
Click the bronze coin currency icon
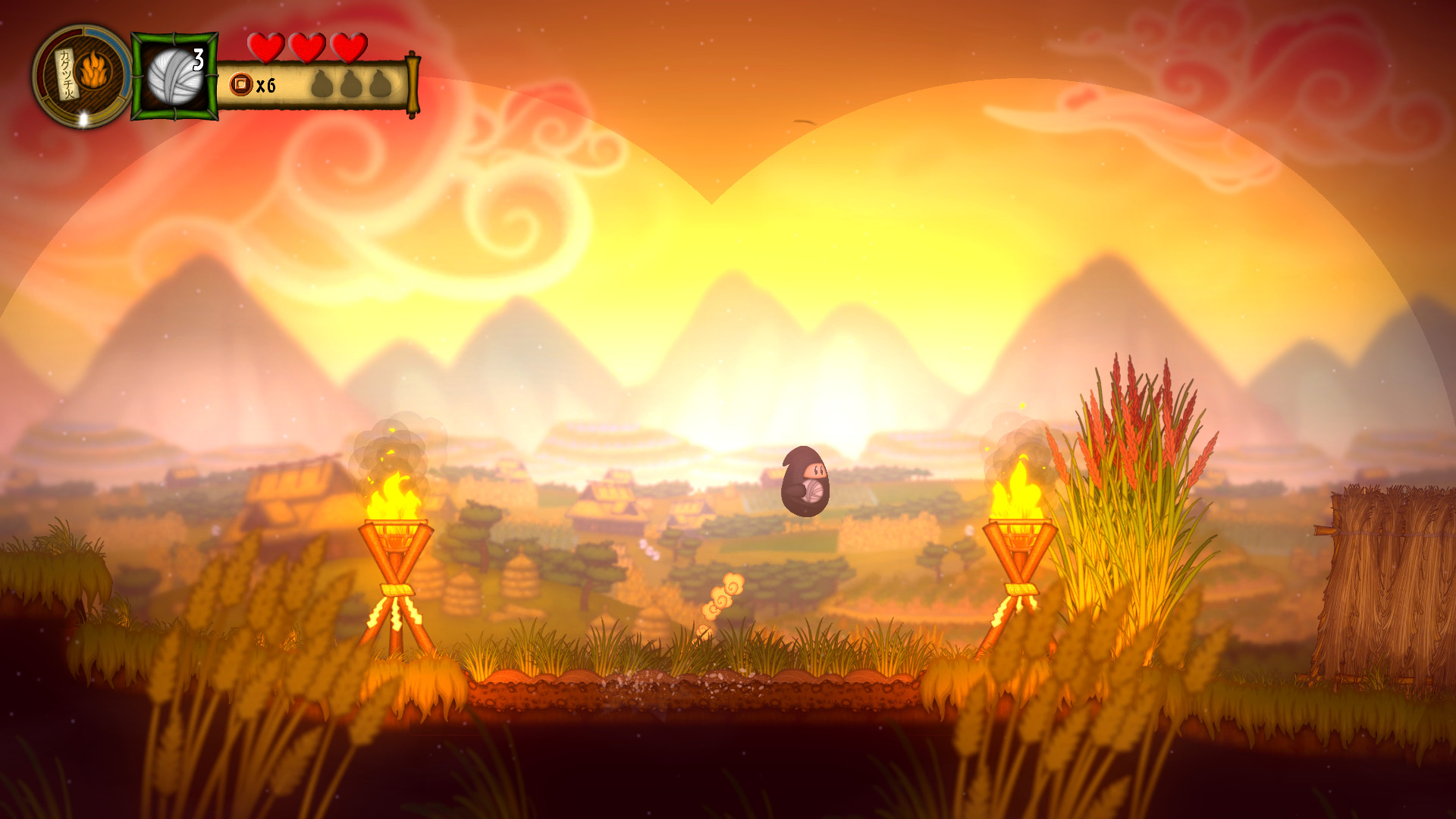click(x=240, y=83)
